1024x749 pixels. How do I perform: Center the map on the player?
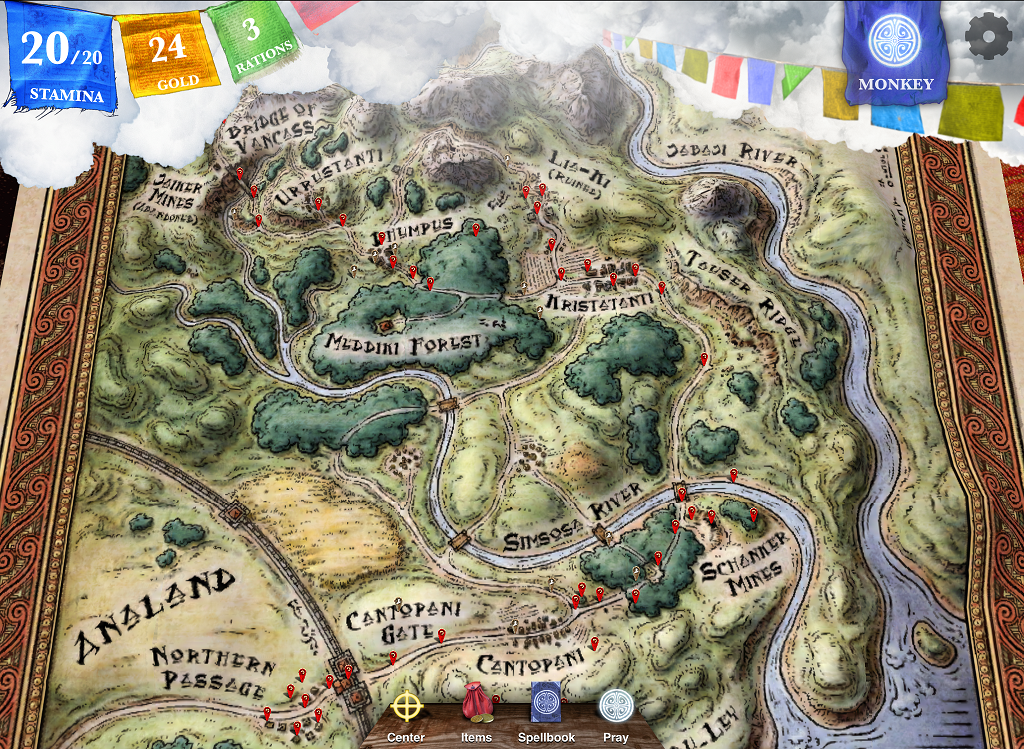406,707
